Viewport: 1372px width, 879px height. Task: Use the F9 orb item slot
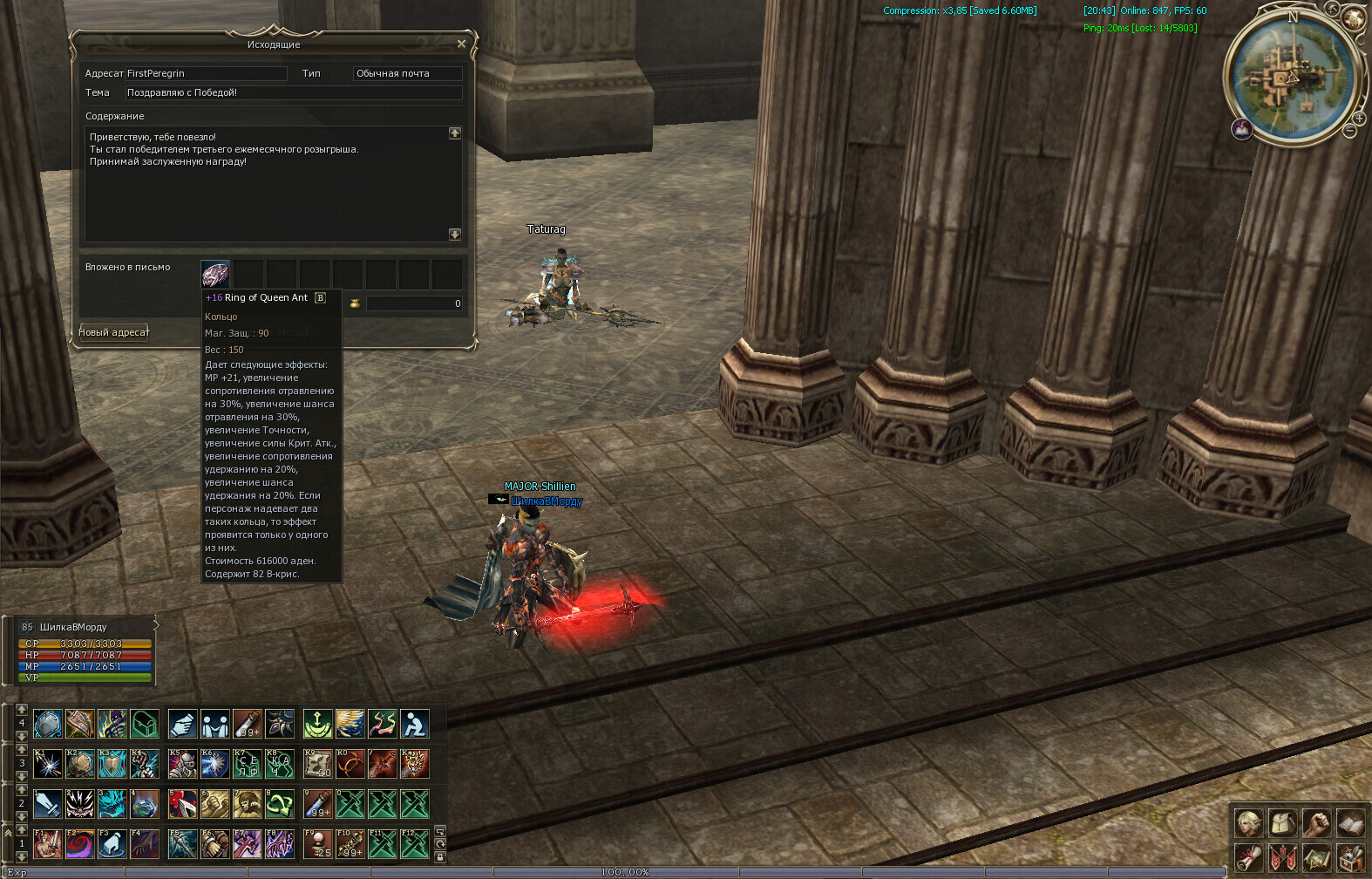coord(317,843)
